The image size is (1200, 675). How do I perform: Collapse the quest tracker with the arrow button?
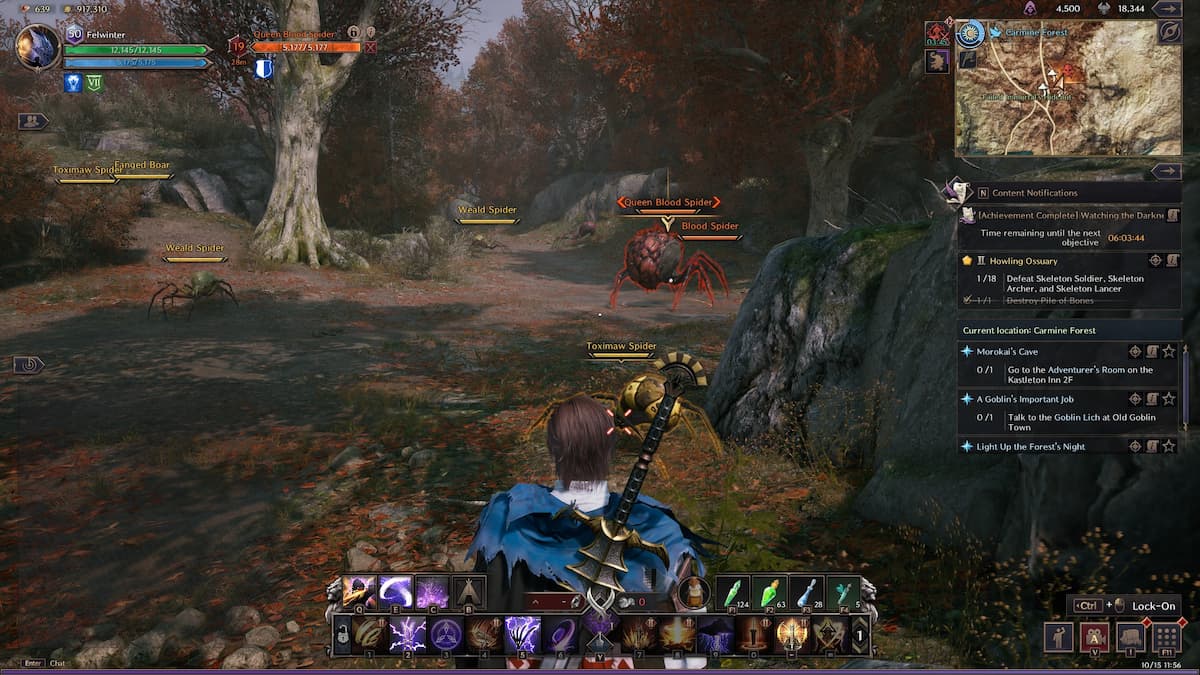(x=1166, y=171)
